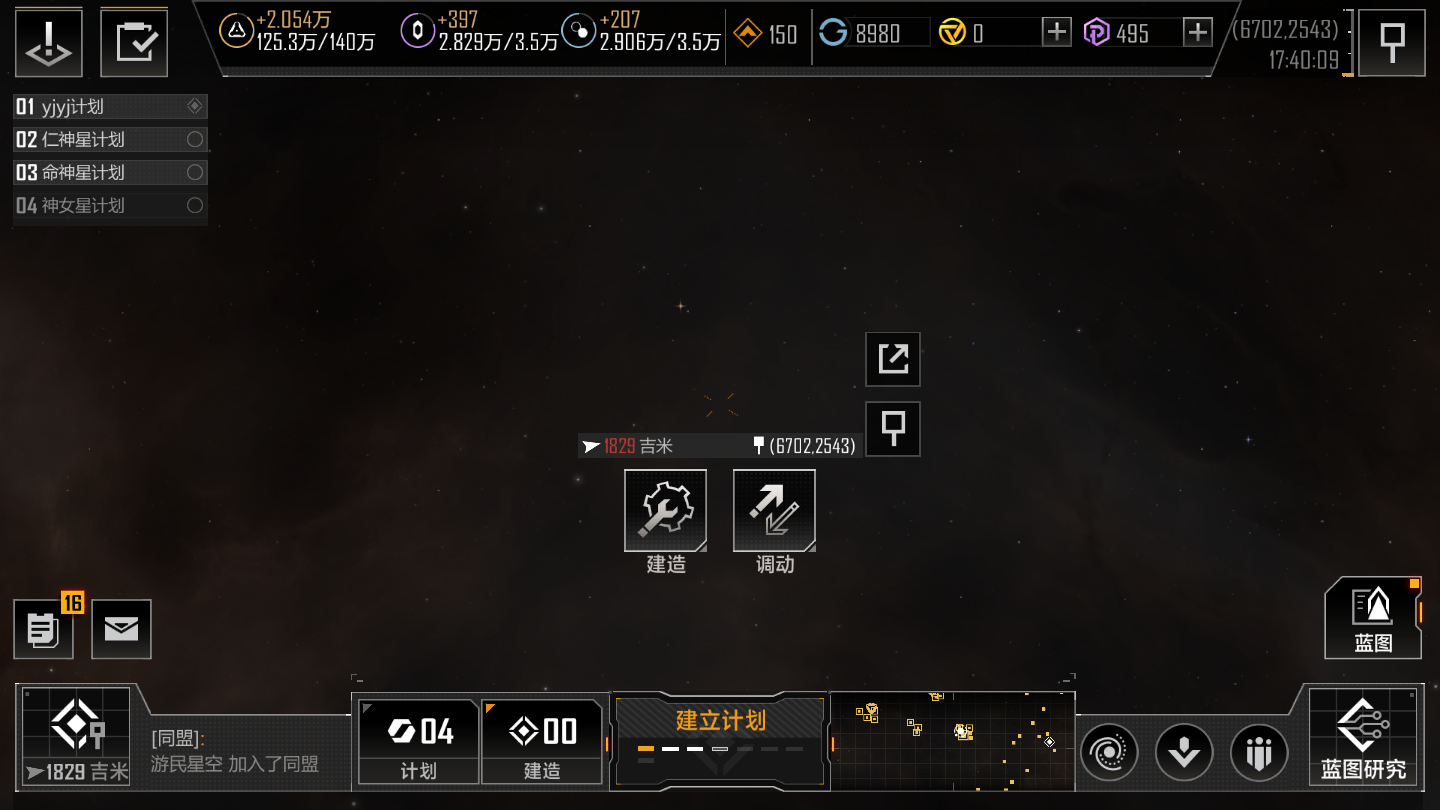Click the download arrow icon in bottom bar

tap(1184, 752)
